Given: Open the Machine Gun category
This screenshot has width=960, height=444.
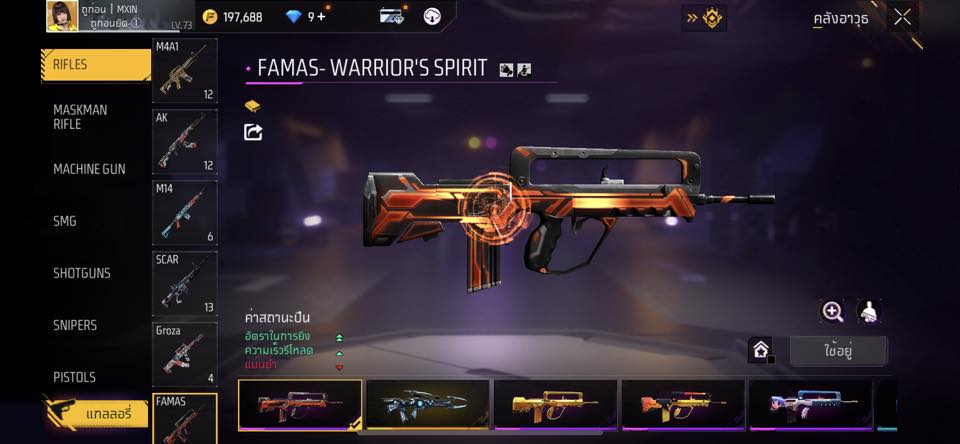Looking at the screenshot, I should click(89, 170).
